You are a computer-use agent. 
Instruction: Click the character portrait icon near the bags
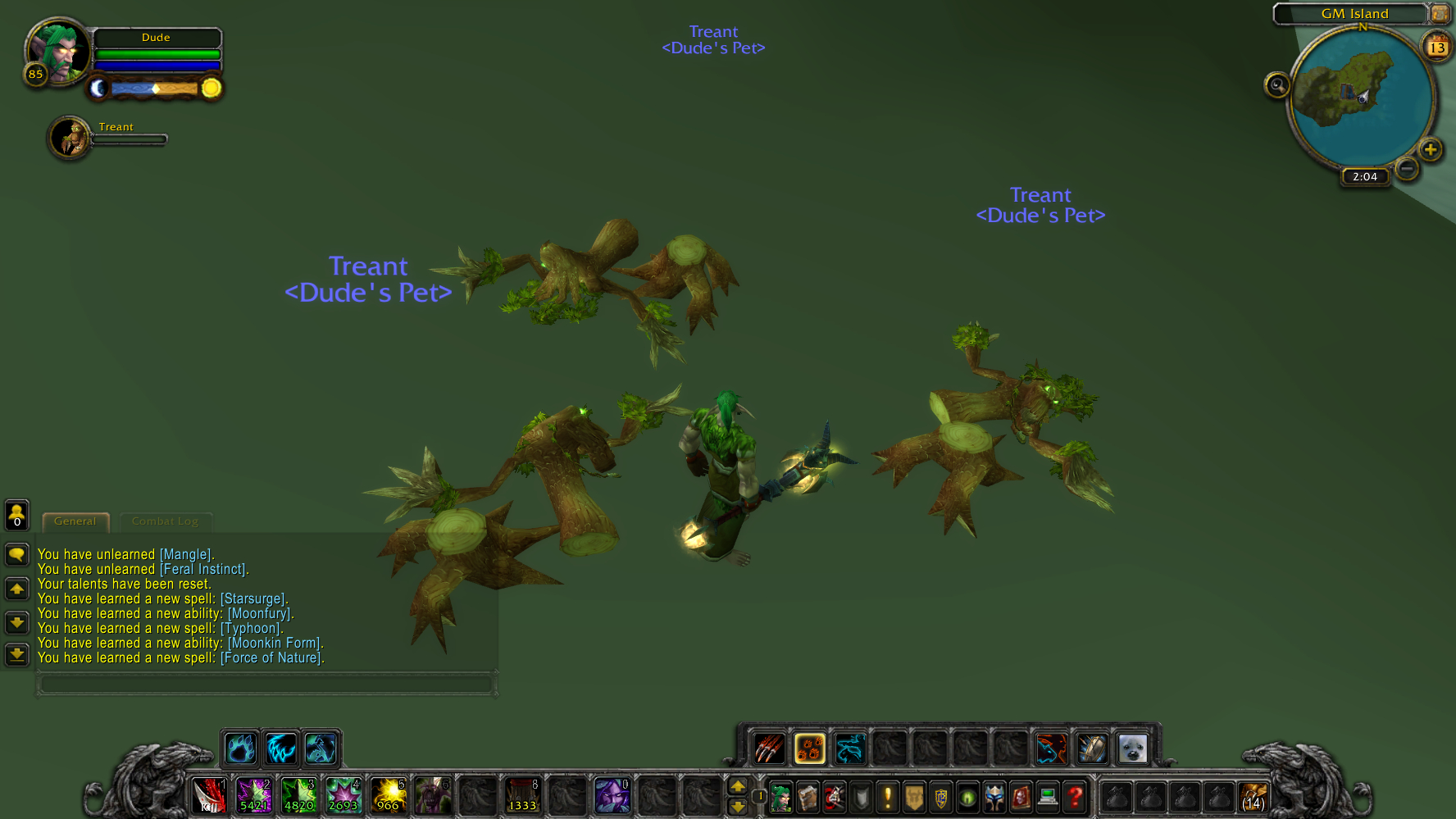[x=780, y=797]
